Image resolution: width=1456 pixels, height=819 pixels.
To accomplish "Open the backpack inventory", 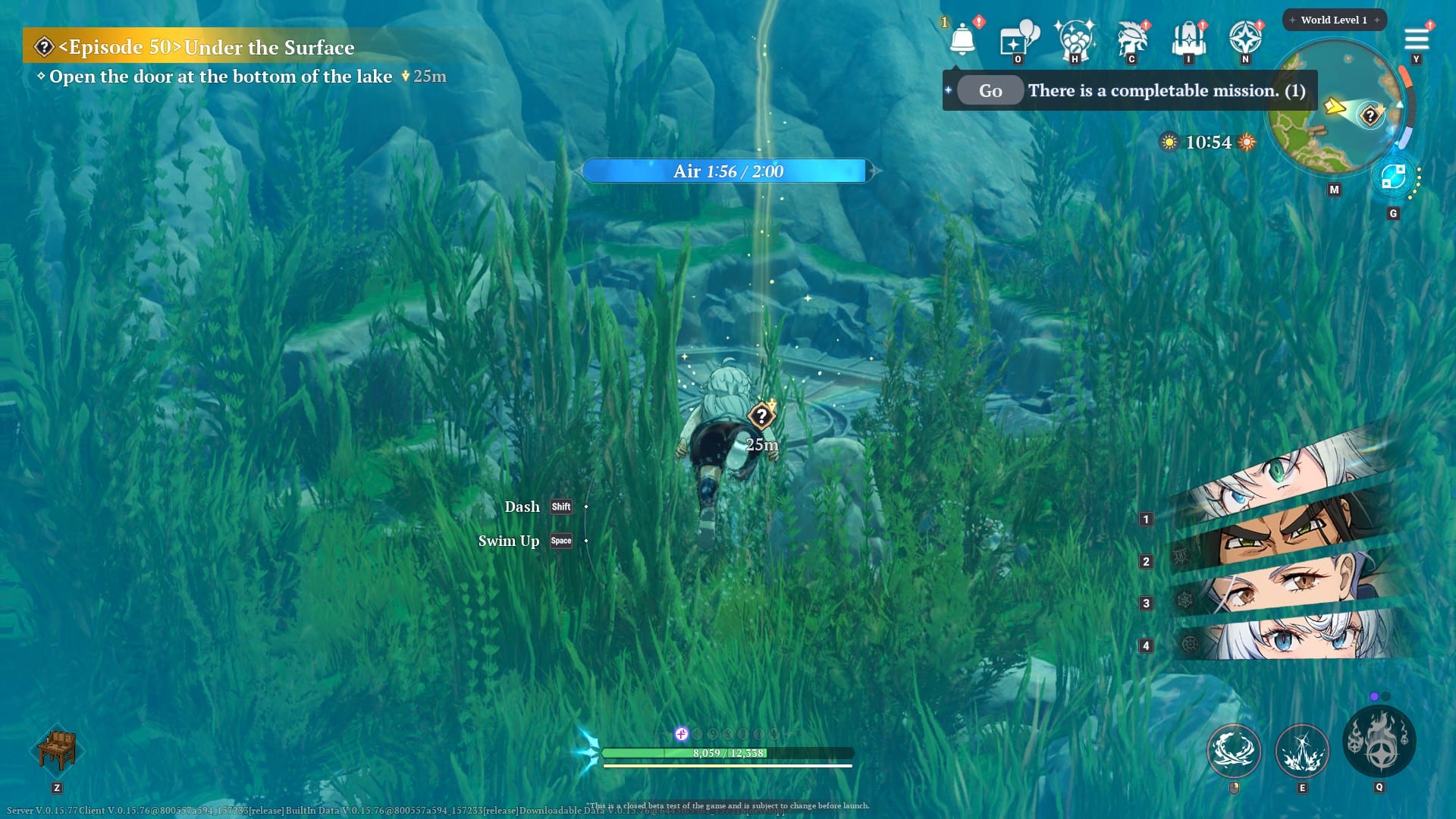I will coord(1188,38).
